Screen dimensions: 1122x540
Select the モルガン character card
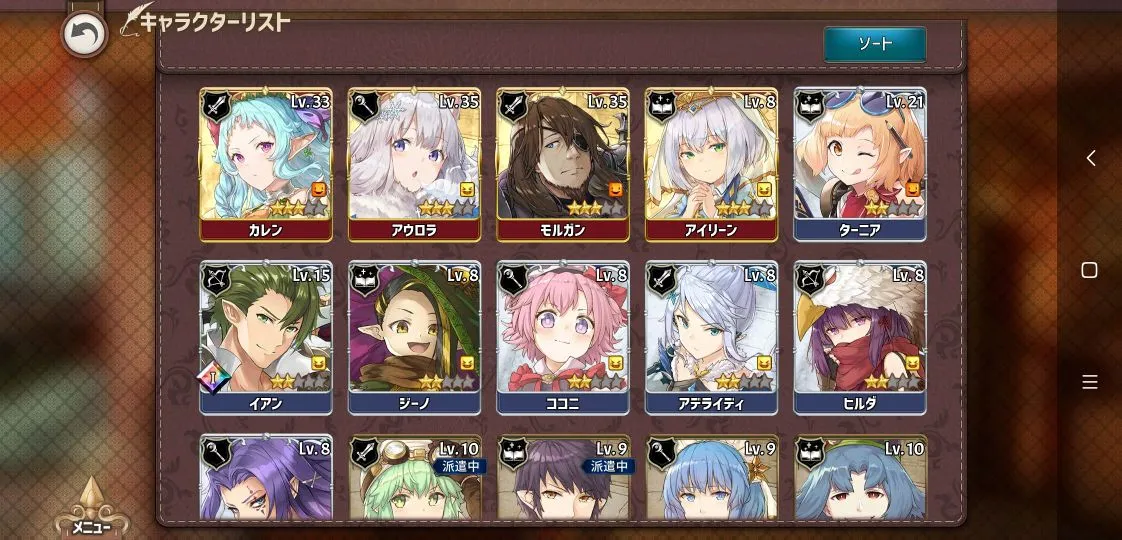562,164
